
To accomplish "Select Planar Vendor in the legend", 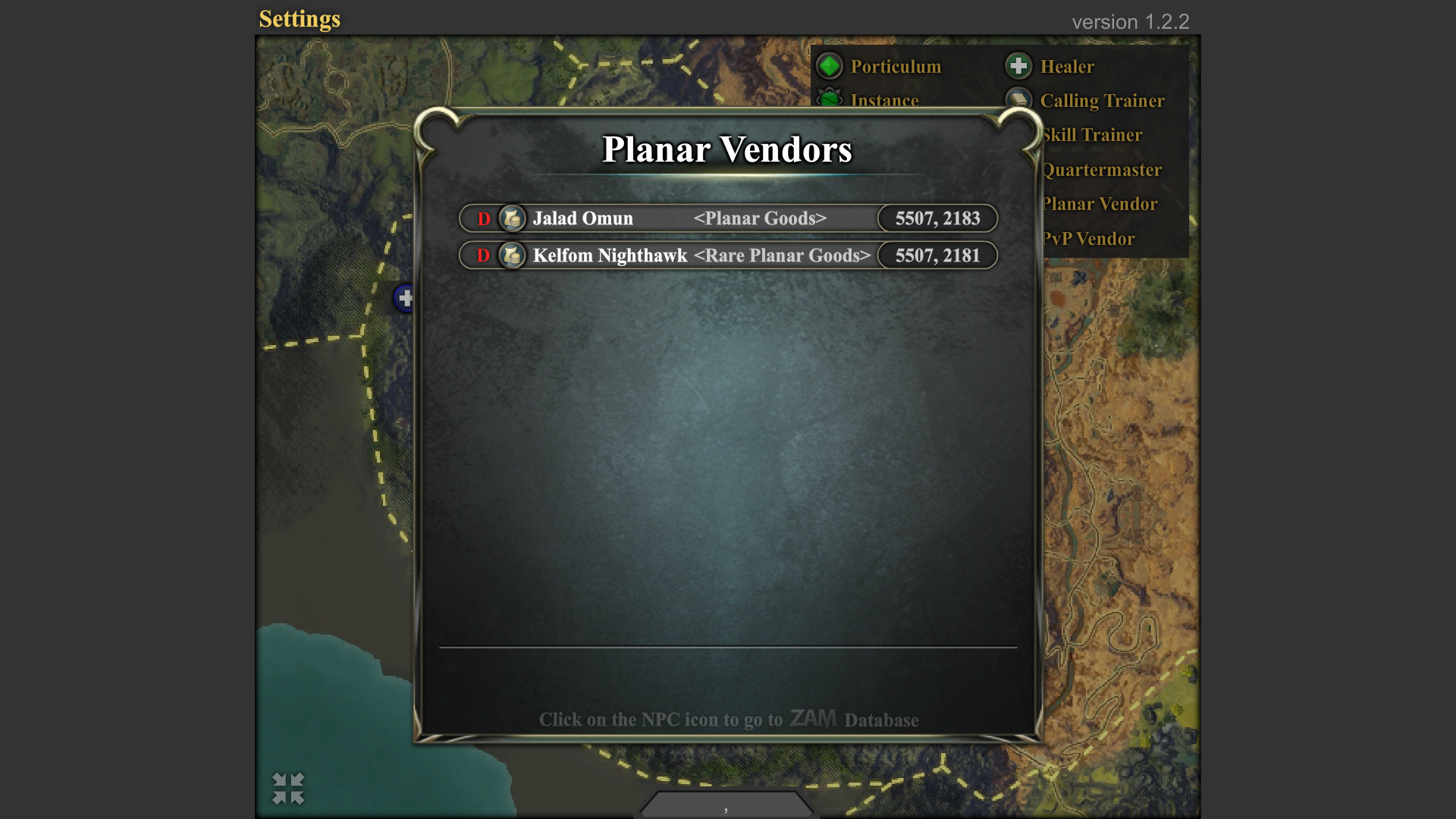I will (1100, 204).
